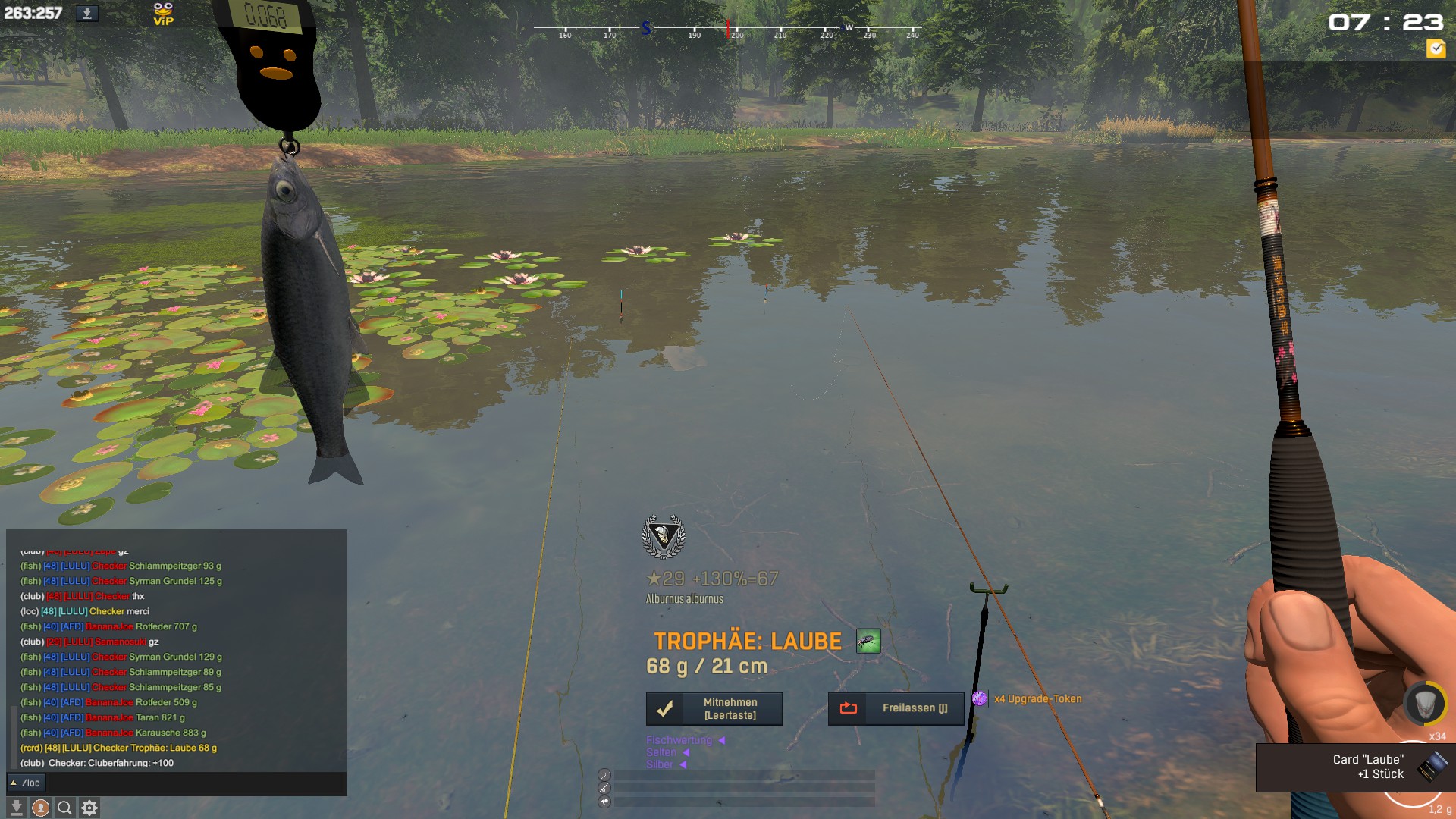Click the download arrow icon below chat

tap(17, 808)
